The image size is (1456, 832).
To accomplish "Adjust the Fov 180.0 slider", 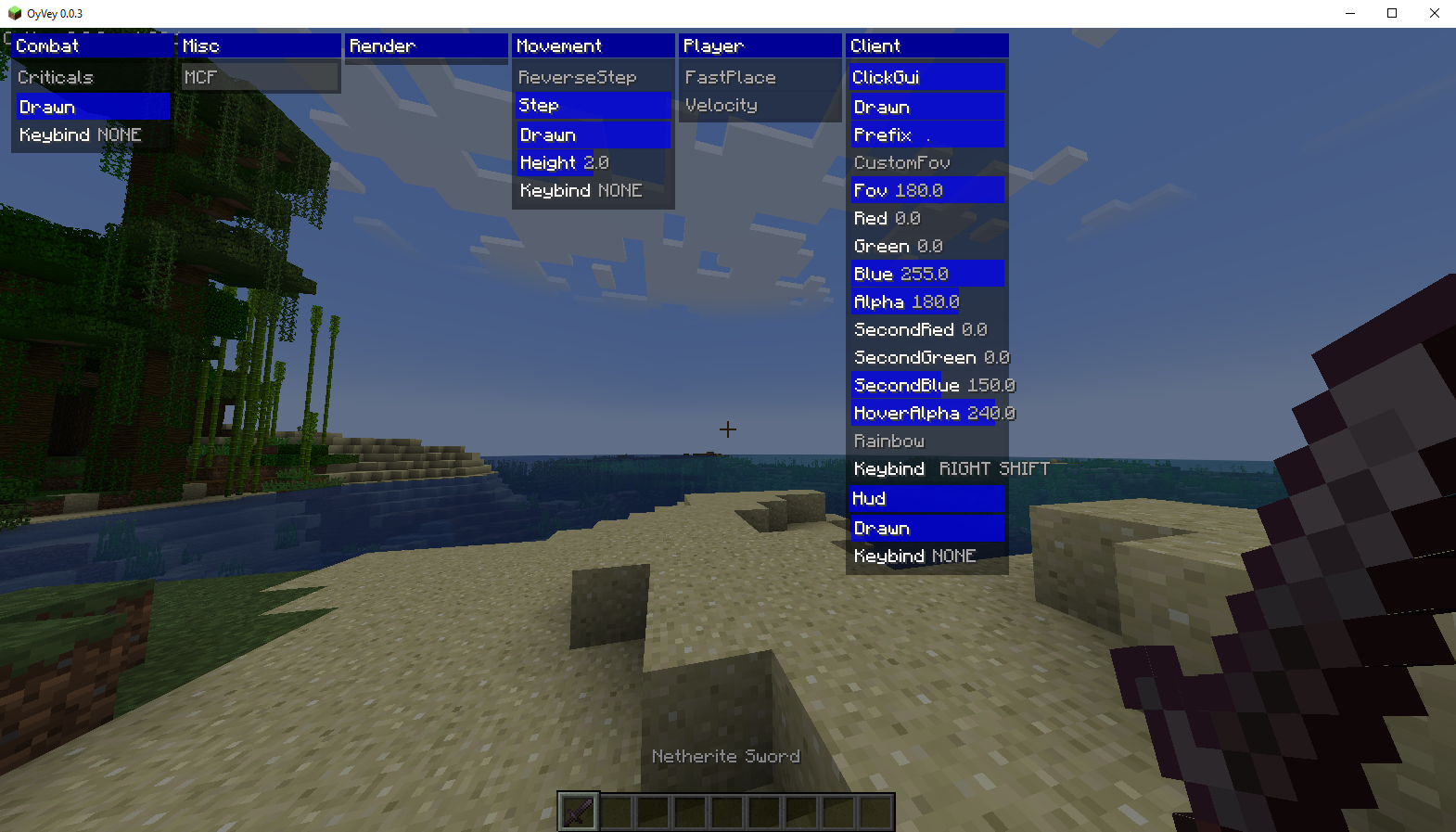I will 898,190.
